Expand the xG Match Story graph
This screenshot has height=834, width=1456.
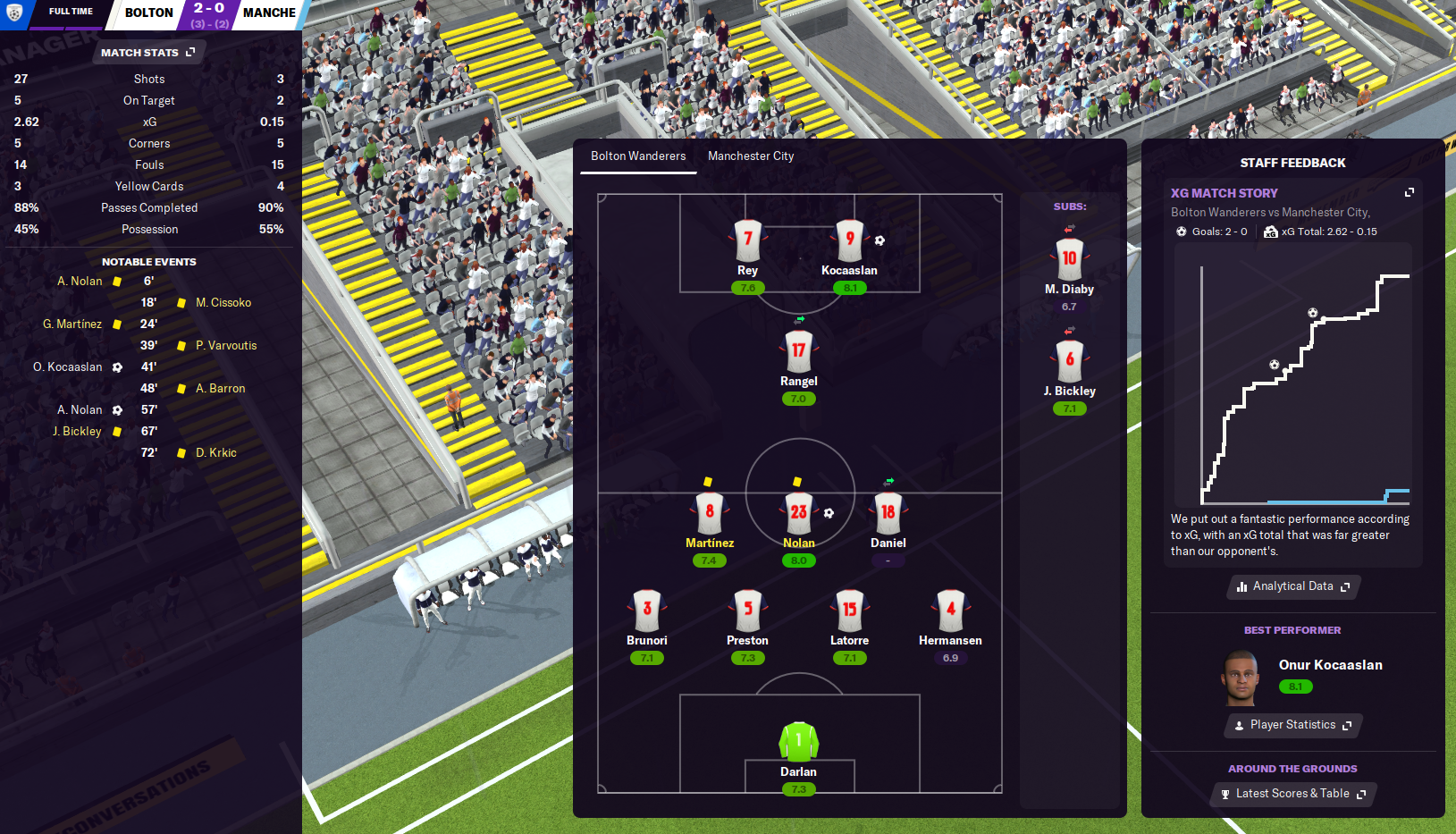point(1410,192)
